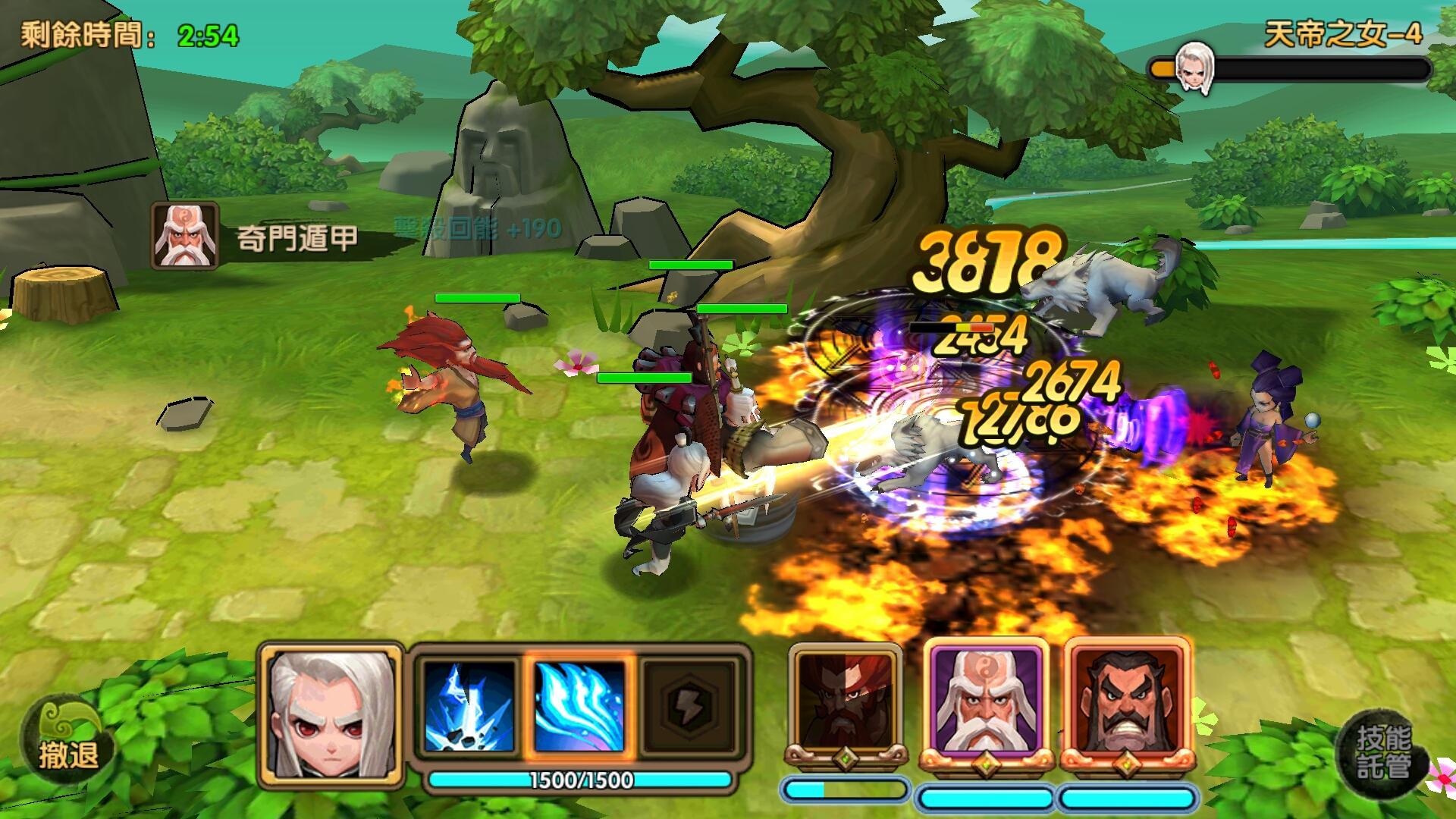Select the white-haired hero portrait

[x=331, y=713]
